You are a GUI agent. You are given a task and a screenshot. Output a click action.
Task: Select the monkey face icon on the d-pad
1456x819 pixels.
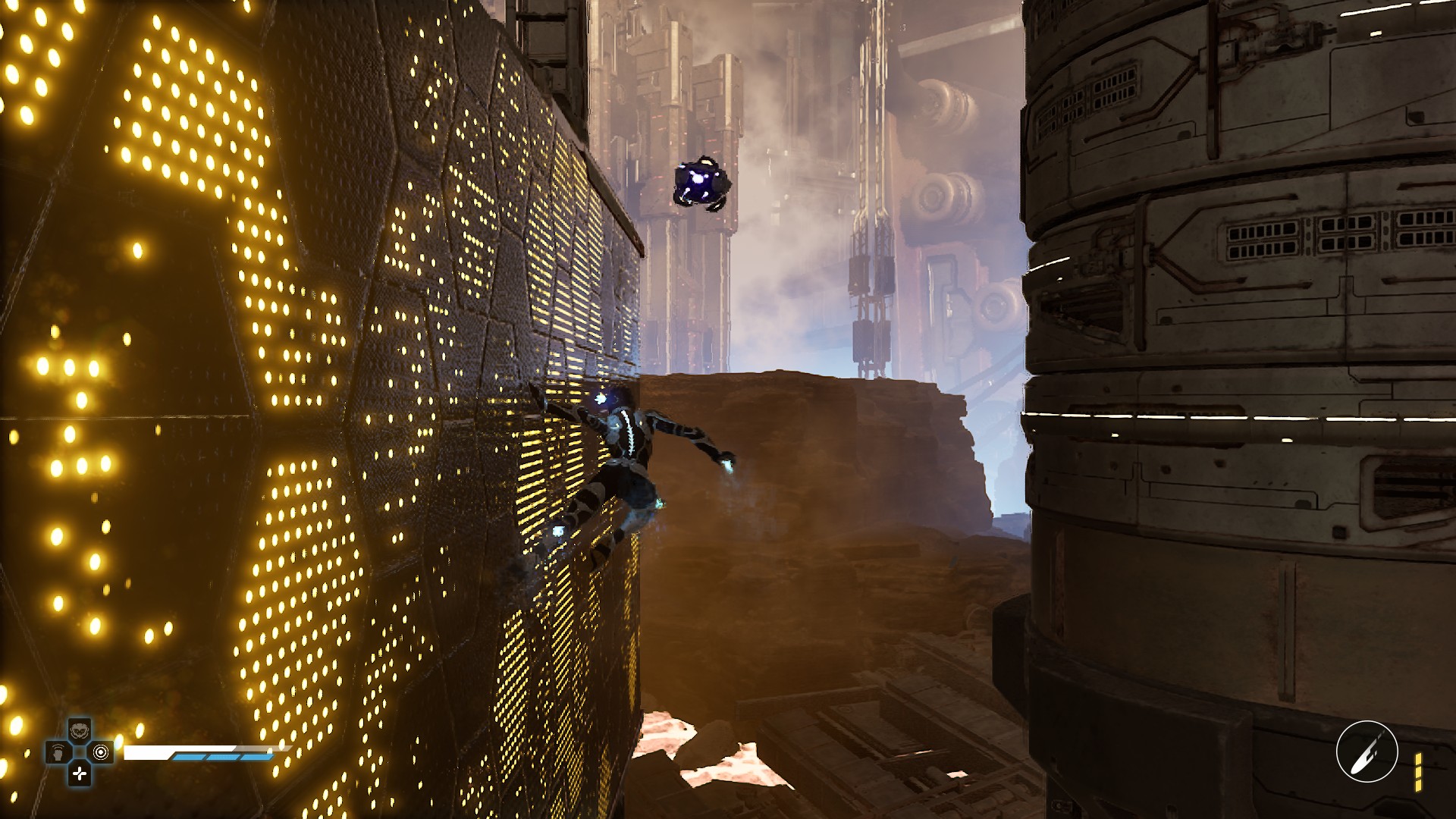pos(80,731)
